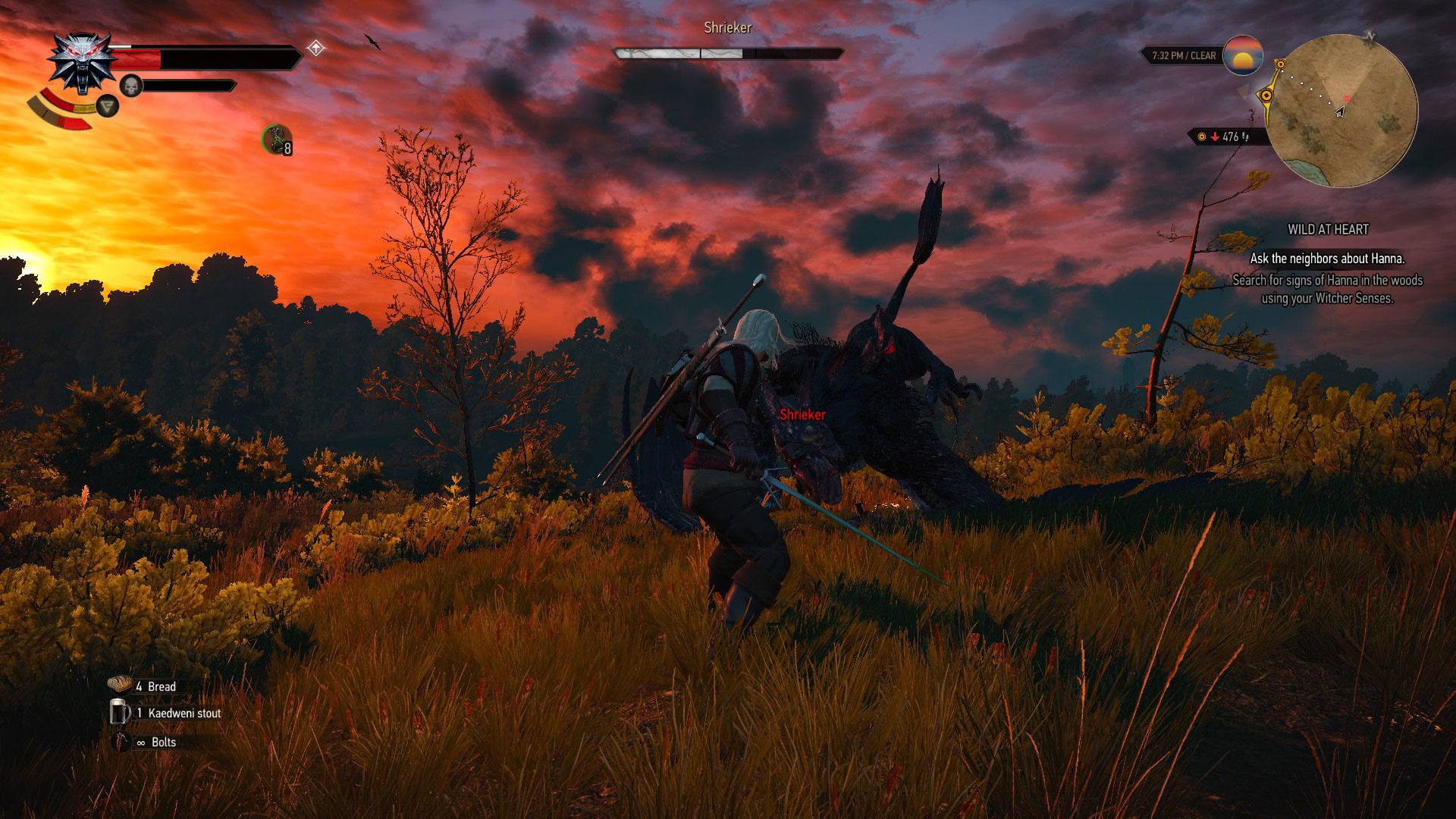Click the Shrieker nameplate above the monster
1456x819 pixels.
click(x=802, y=415)
